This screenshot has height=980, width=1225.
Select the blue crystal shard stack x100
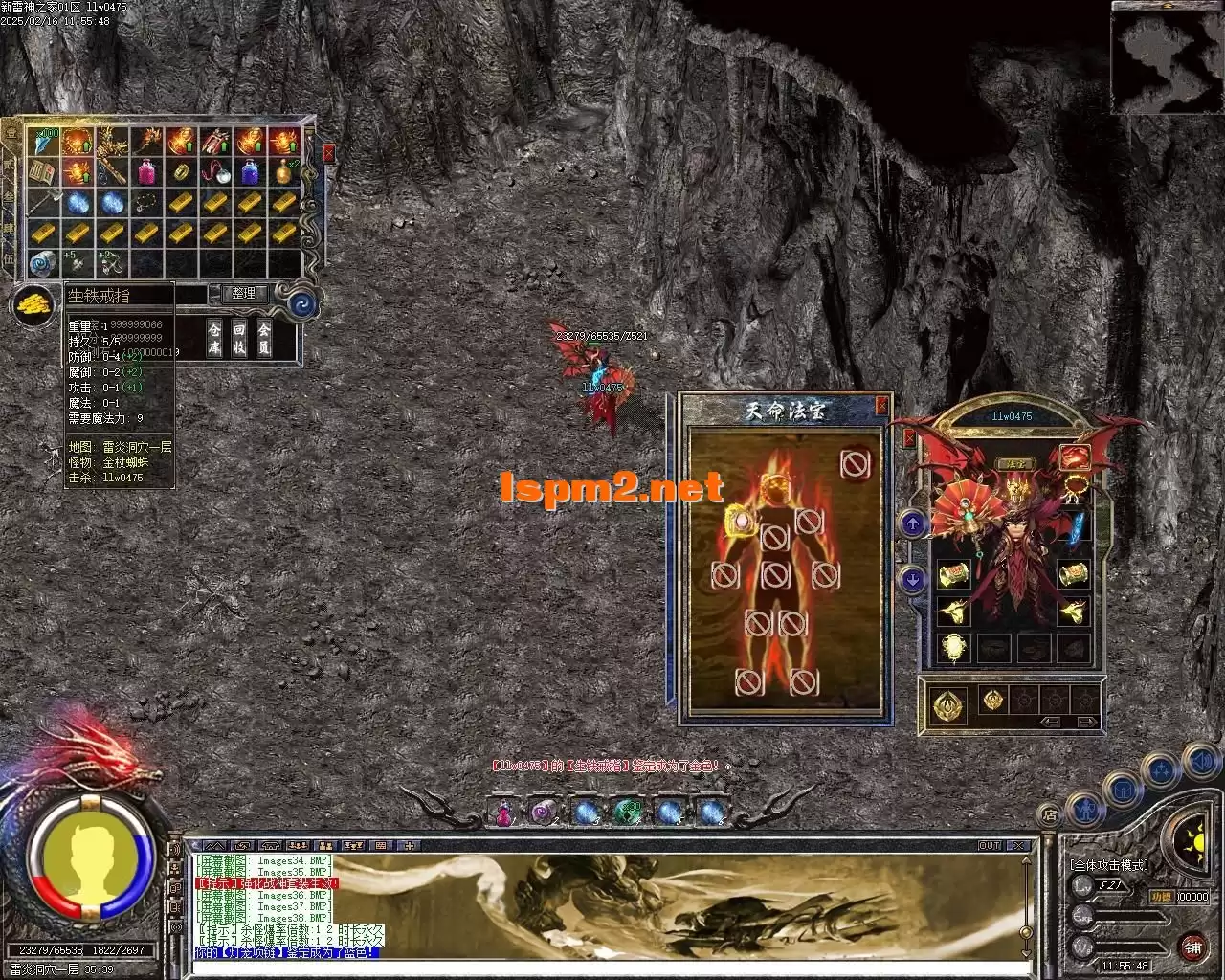(x=42, y=142)
